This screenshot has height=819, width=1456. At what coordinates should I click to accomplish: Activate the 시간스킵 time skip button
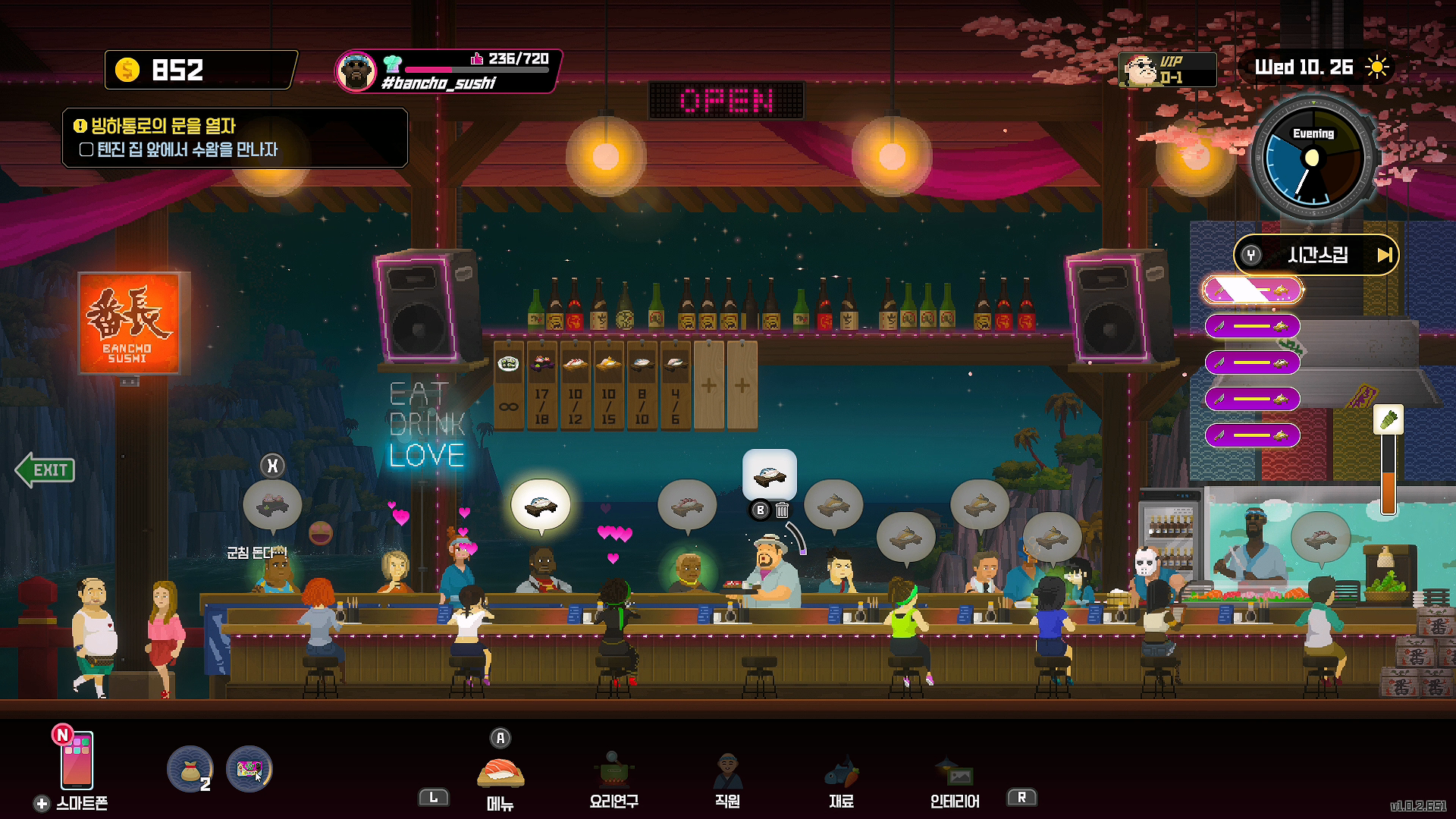1316,255
